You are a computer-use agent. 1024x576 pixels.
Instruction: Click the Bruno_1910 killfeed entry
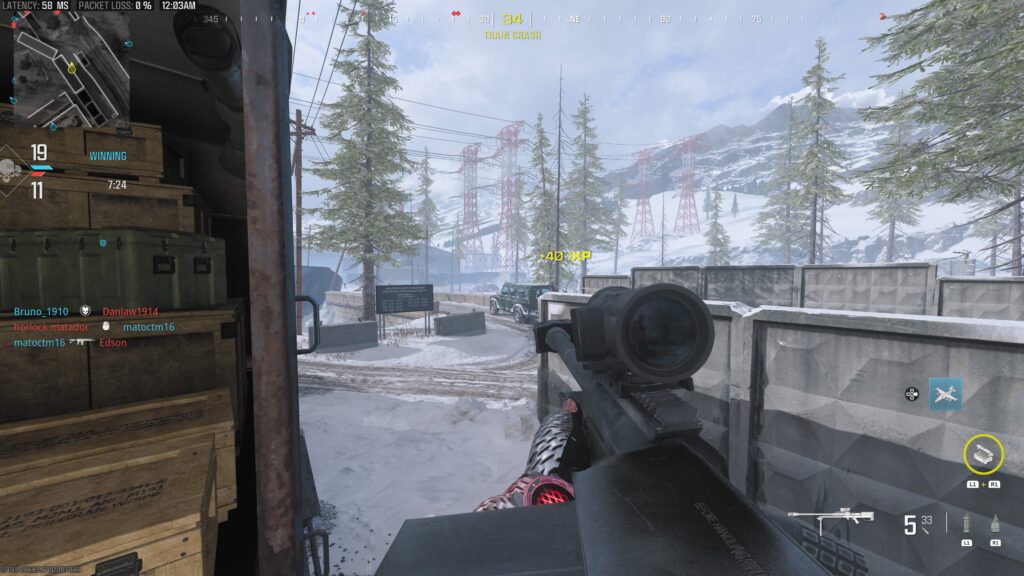point(41,312)
